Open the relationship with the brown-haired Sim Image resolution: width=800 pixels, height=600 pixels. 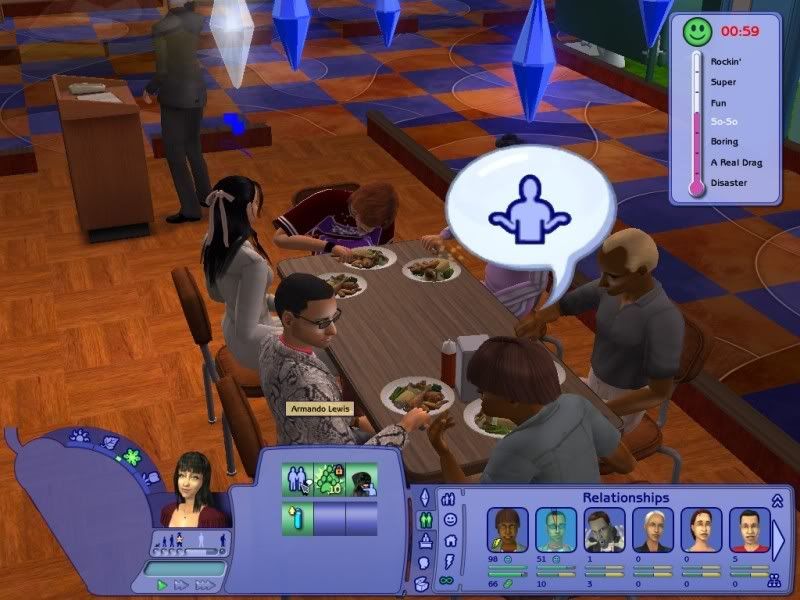click(506, 530)
